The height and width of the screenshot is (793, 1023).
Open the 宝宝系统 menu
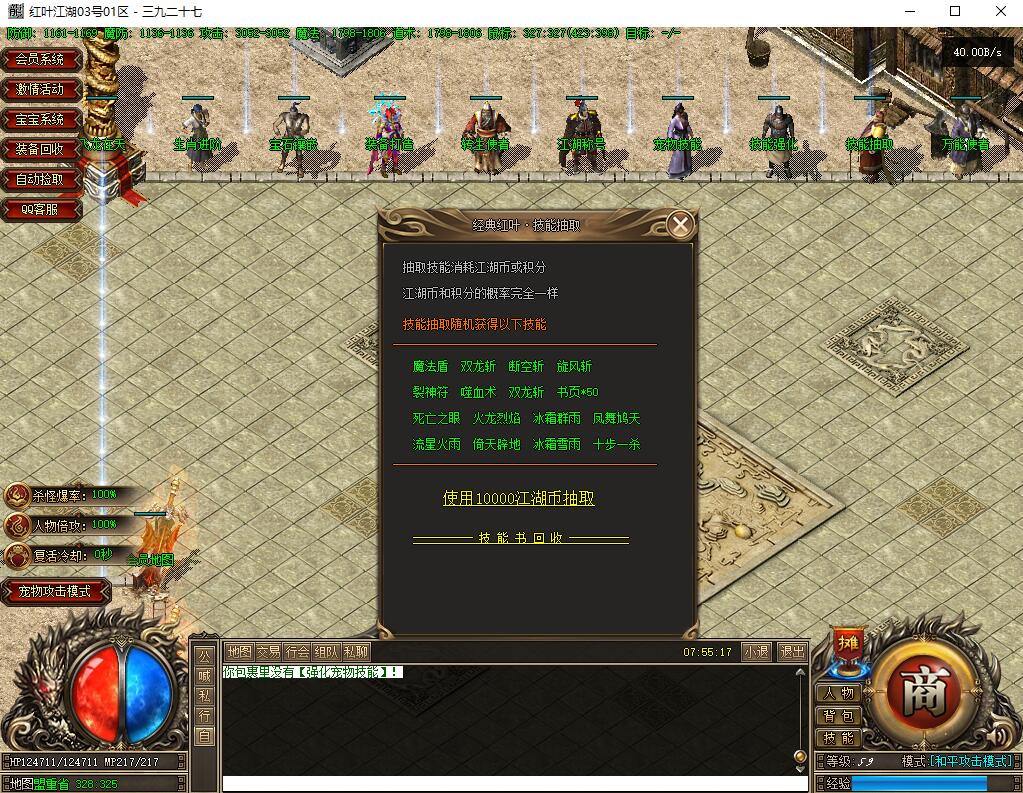tap(40, 119)
